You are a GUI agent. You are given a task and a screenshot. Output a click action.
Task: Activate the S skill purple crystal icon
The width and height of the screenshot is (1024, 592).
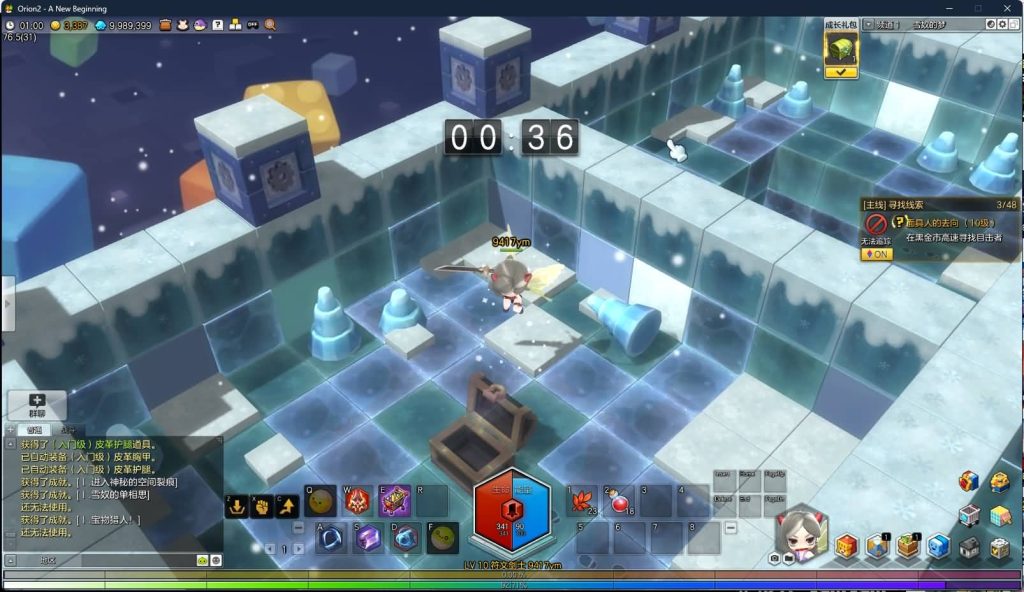[x=368, y=538]
